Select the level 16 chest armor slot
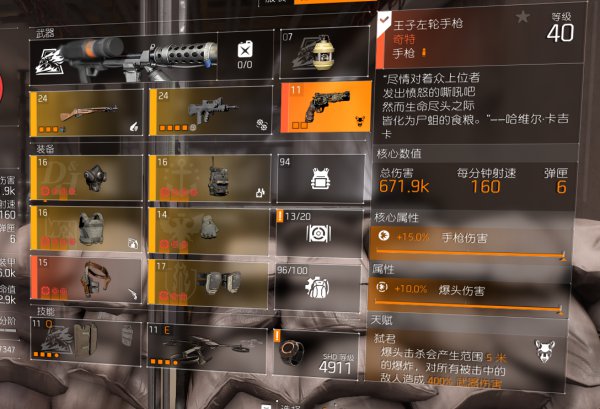 click(88, 230)
